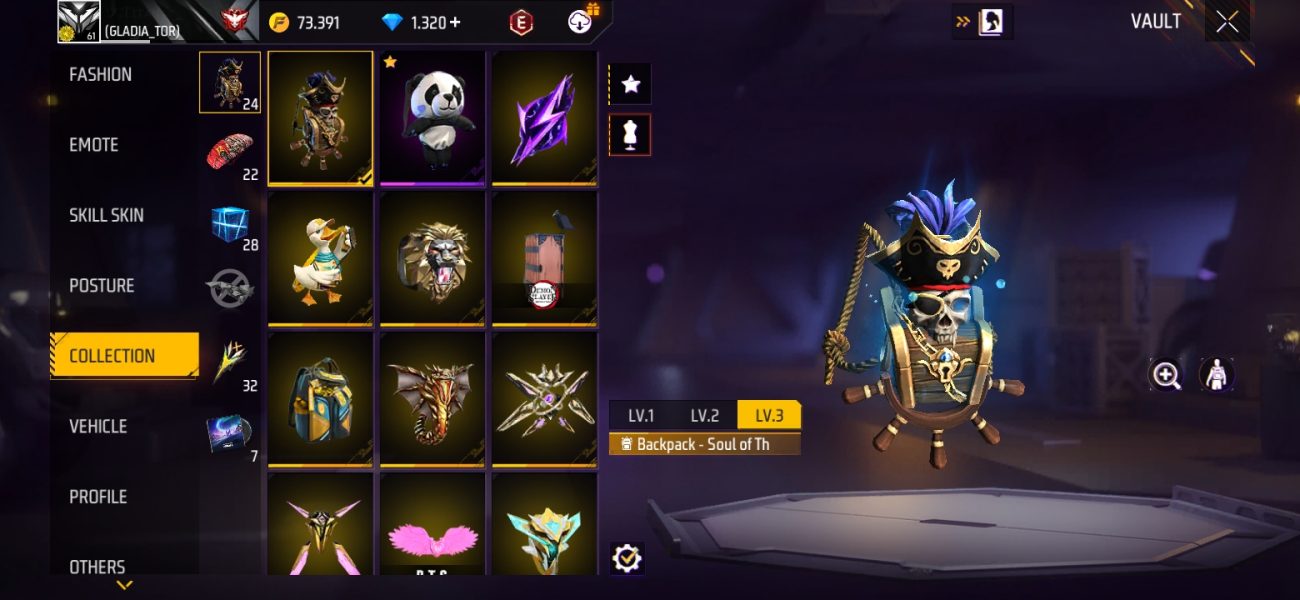Select the panda backpack item
1300x600 pixels.
click(x=432, y=118)
